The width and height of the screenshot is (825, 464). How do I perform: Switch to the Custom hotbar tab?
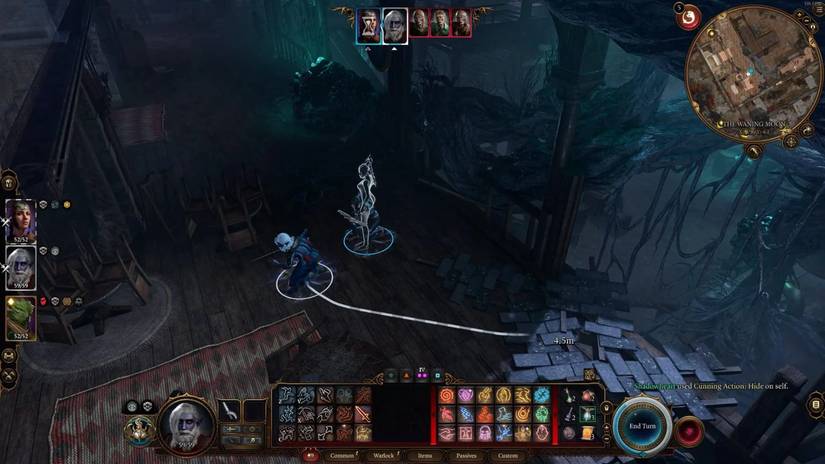tap(508, 455)
